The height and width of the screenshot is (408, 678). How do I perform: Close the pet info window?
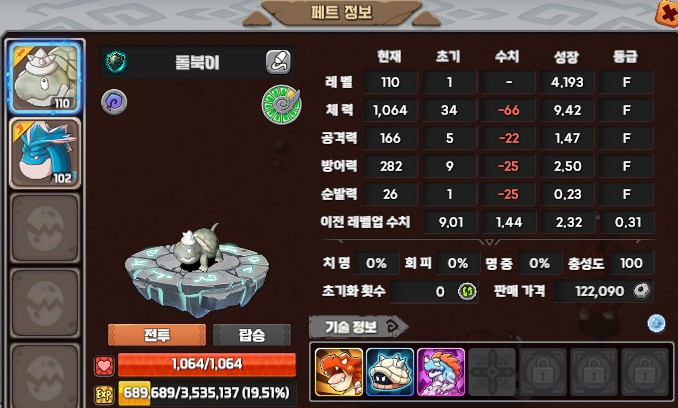point(665,12)
